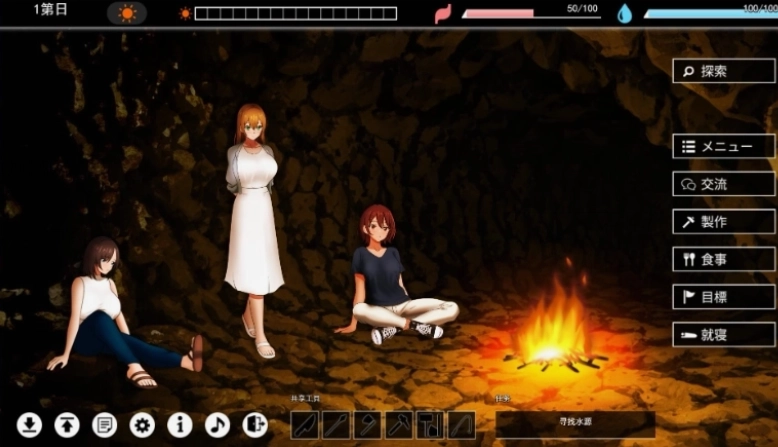Select the 交流 interaction button
The image size is (778, 447).
tap(723, 184)
